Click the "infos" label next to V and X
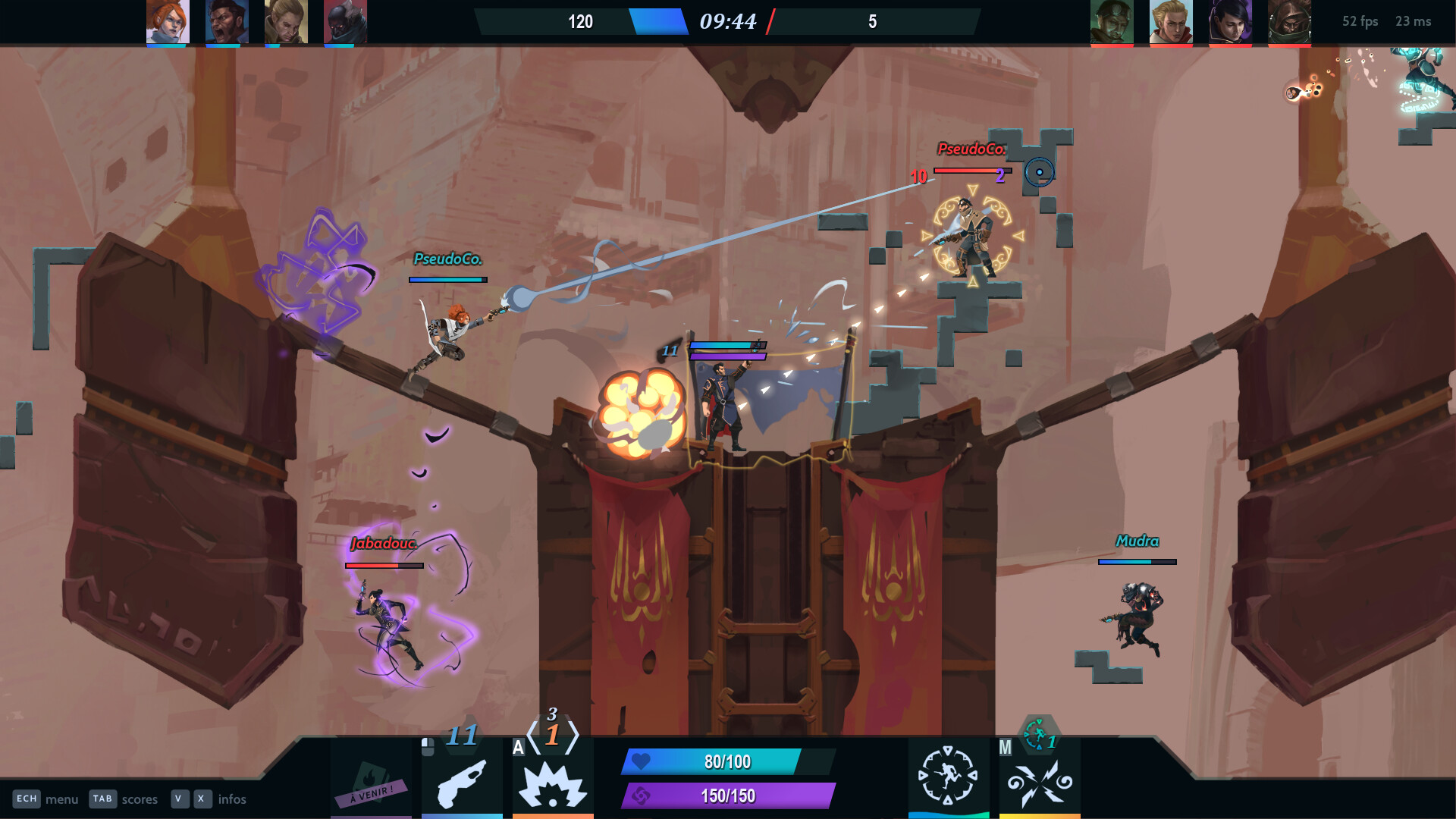The width and height of the screenshot is (1456, 819). pos(232,799)
